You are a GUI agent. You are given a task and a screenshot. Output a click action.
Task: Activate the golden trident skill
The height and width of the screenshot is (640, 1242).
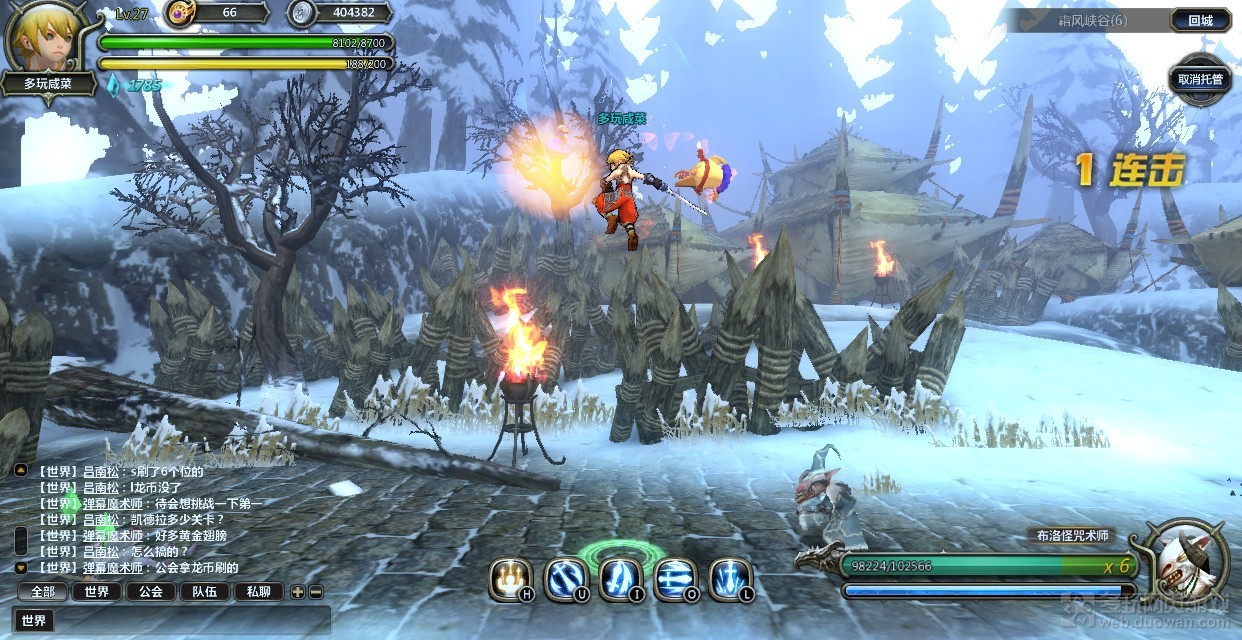(510, 579)
